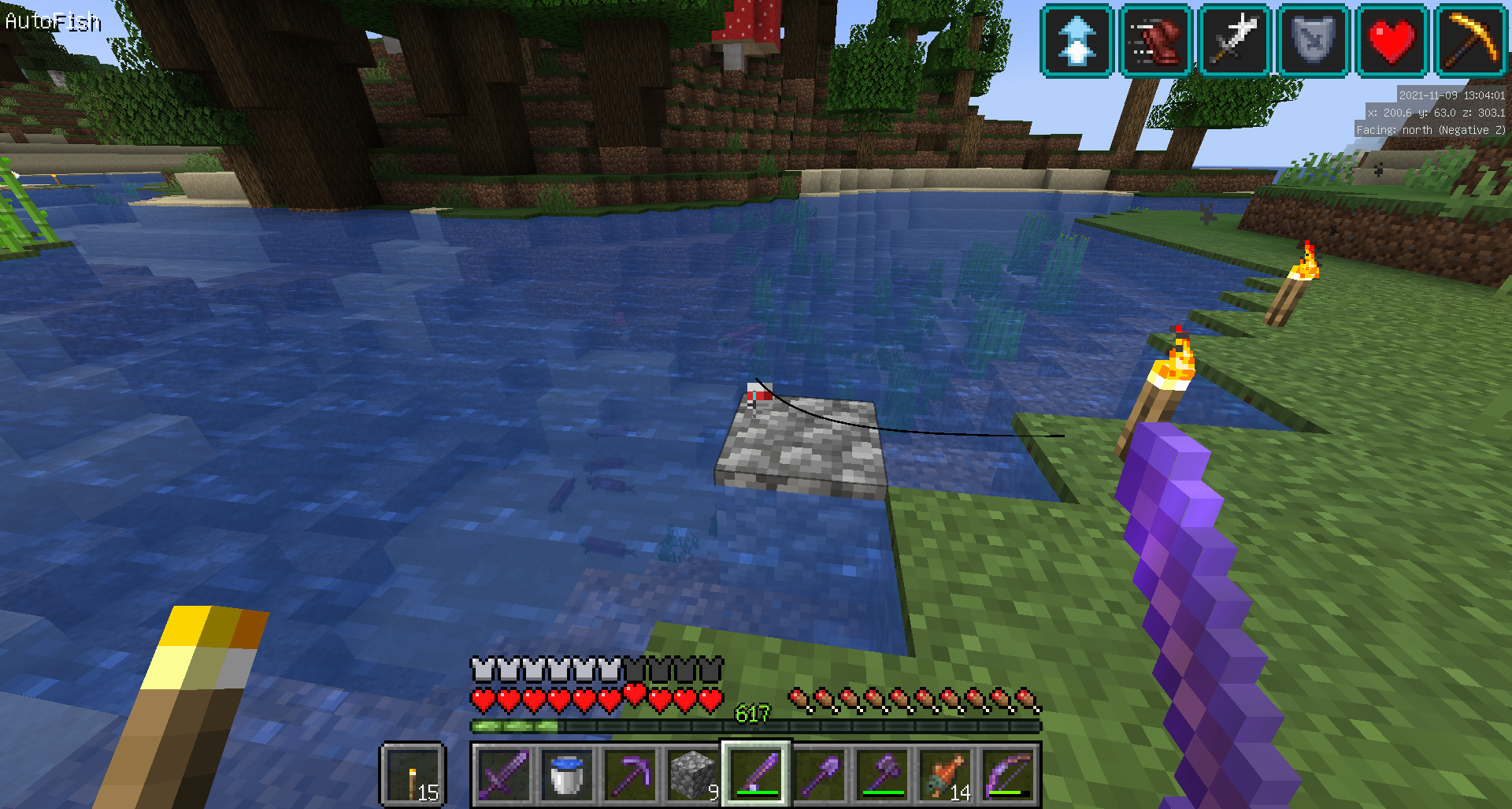Click the Haste golden pickaxe effect icon
This screenshot has width=1512, height=809.
1470,40
